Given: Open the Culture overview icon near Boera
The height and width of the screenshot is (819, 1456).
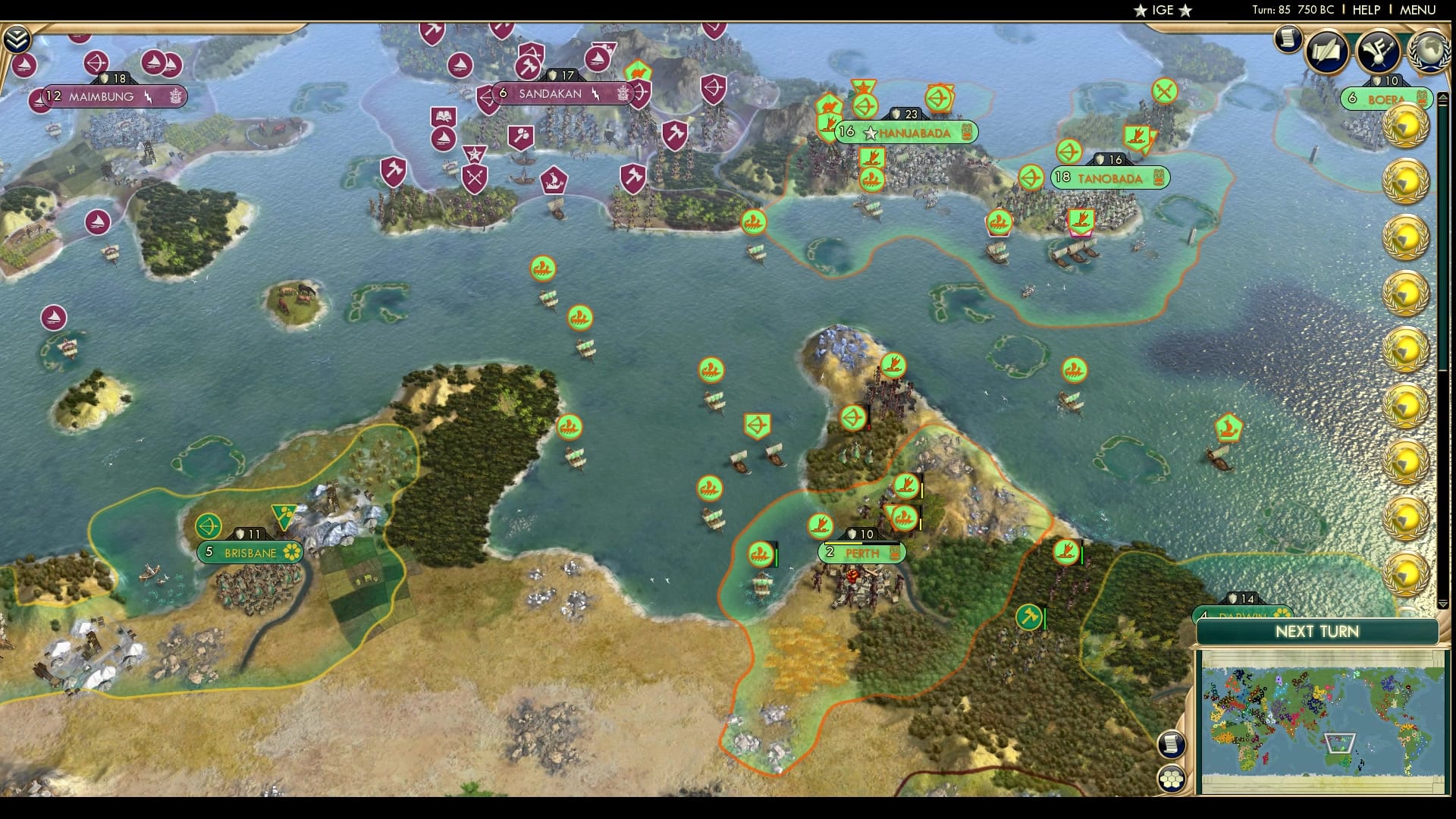Looking at the screenshot, I should (x=1378, y=52).
